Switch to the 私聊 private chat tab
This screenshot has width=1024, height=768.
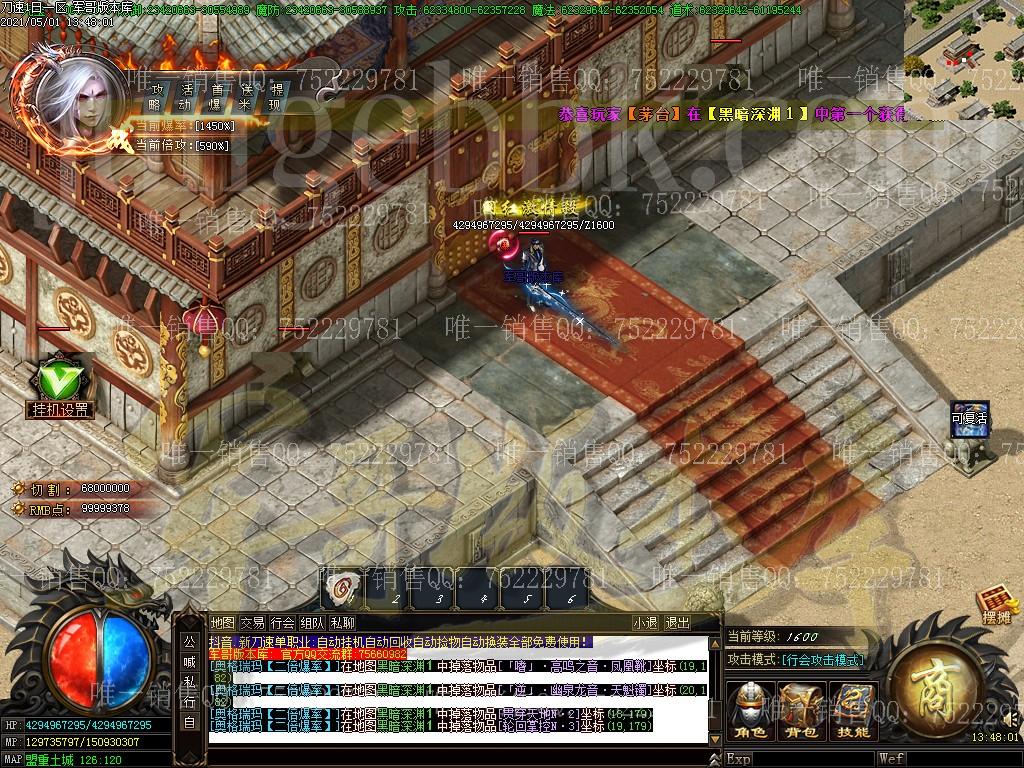tap(343, 623)
